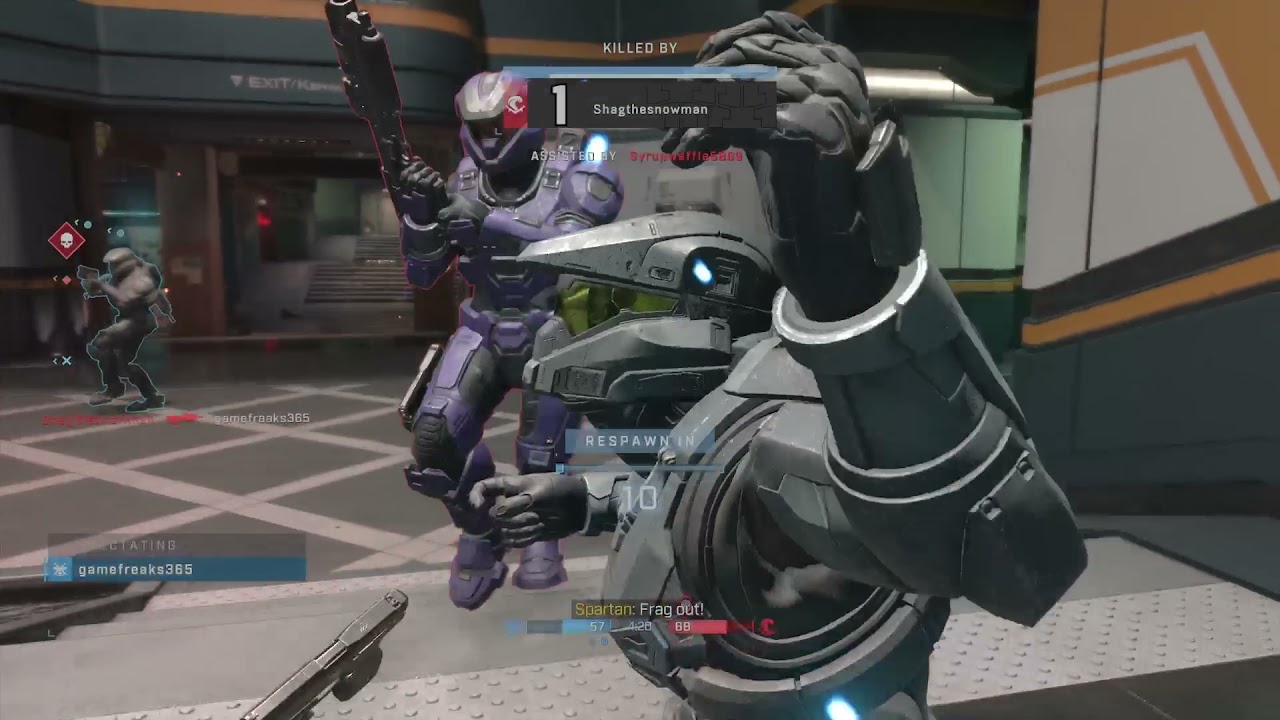Click the red team emblem beside Shagthesnowman
The image size is (1280, 720).
point(515,106)
